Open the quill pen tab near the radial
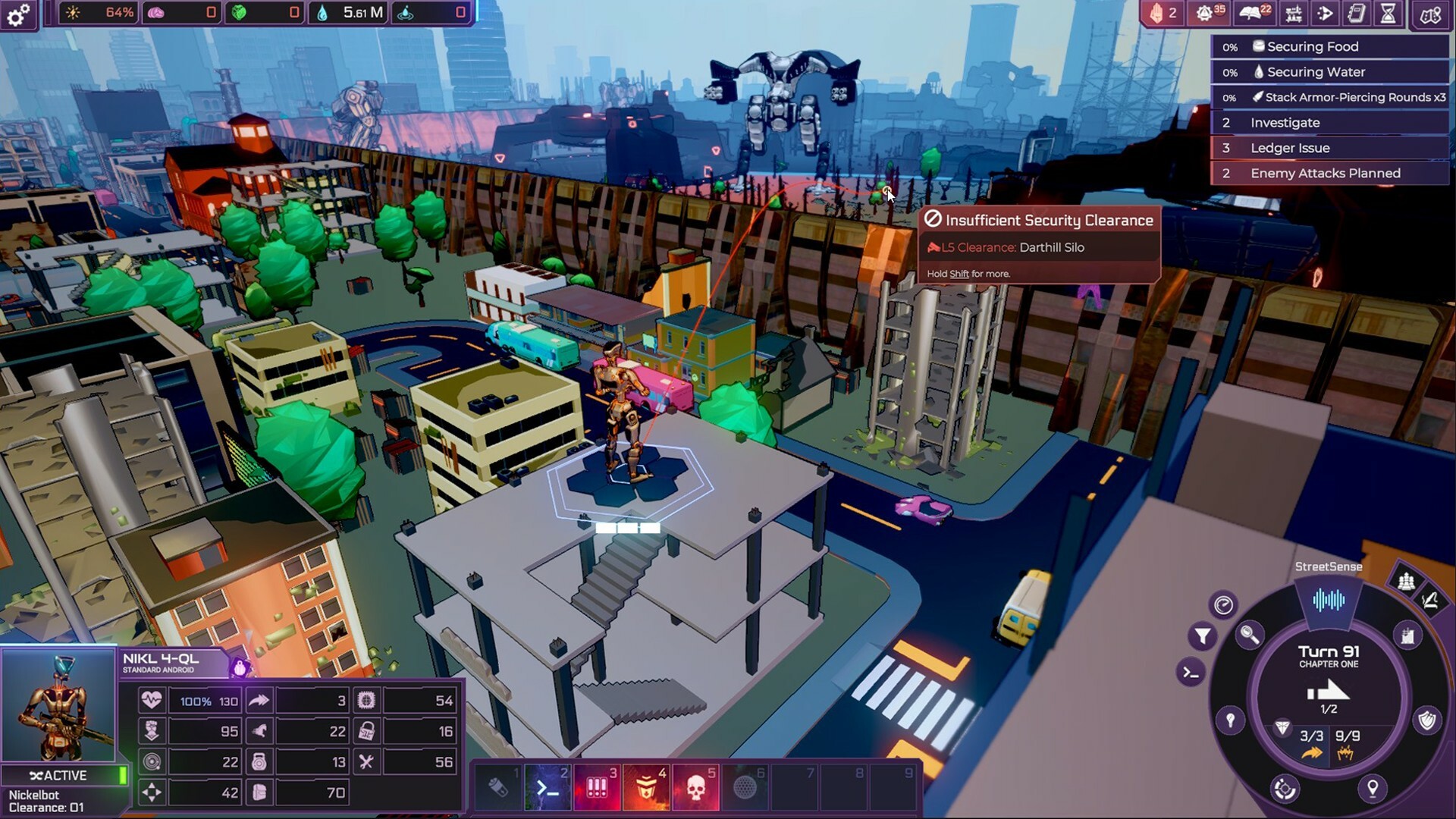 tap(1431, 601)
